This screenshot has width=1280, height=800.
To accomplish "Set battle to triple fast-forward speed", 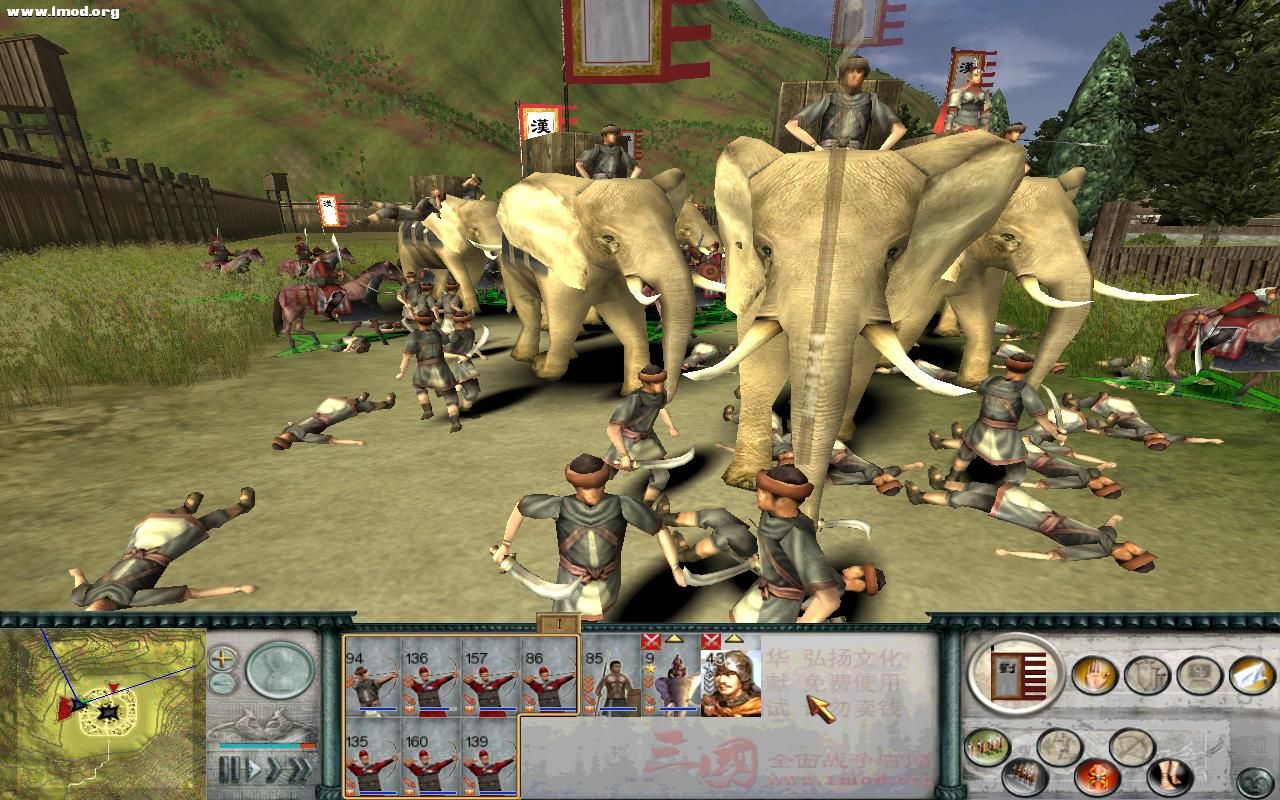I will pos(299,770).
